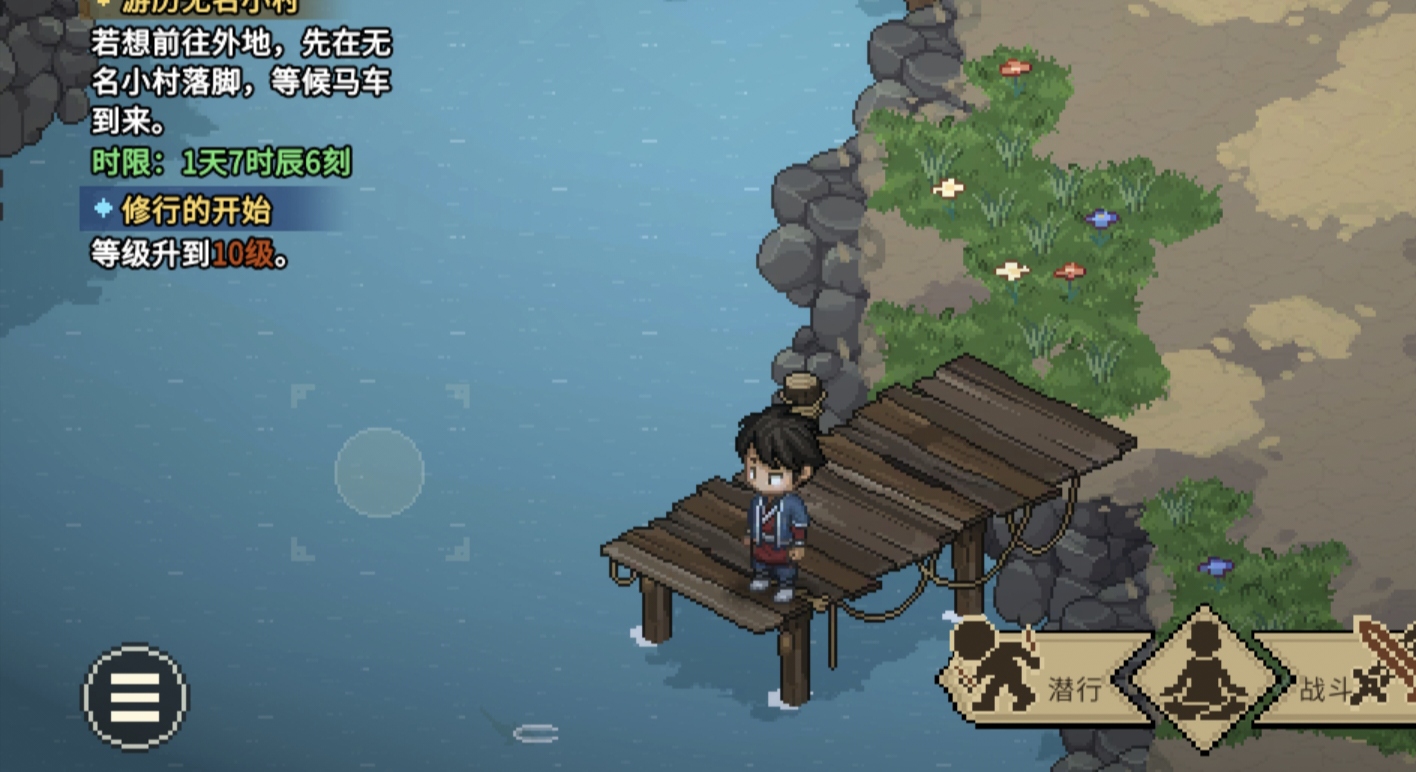Select the 无名小村 quest description
Screen dimensions: 1416x772
click(x=240, y=82)
